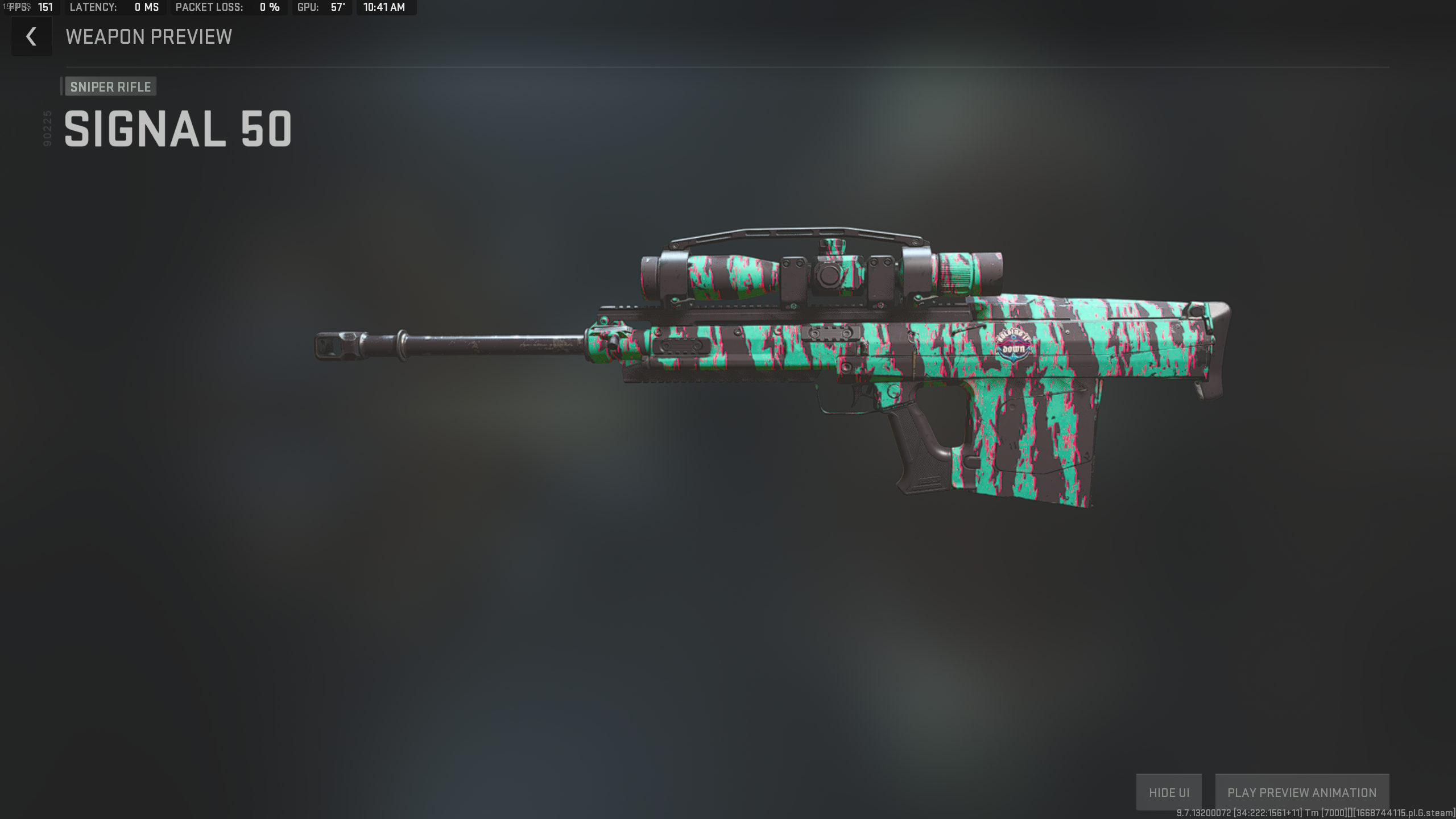Screen dimensions: 1456x819
Task: Hide the UI overlay
Action: pos(1170,792)
